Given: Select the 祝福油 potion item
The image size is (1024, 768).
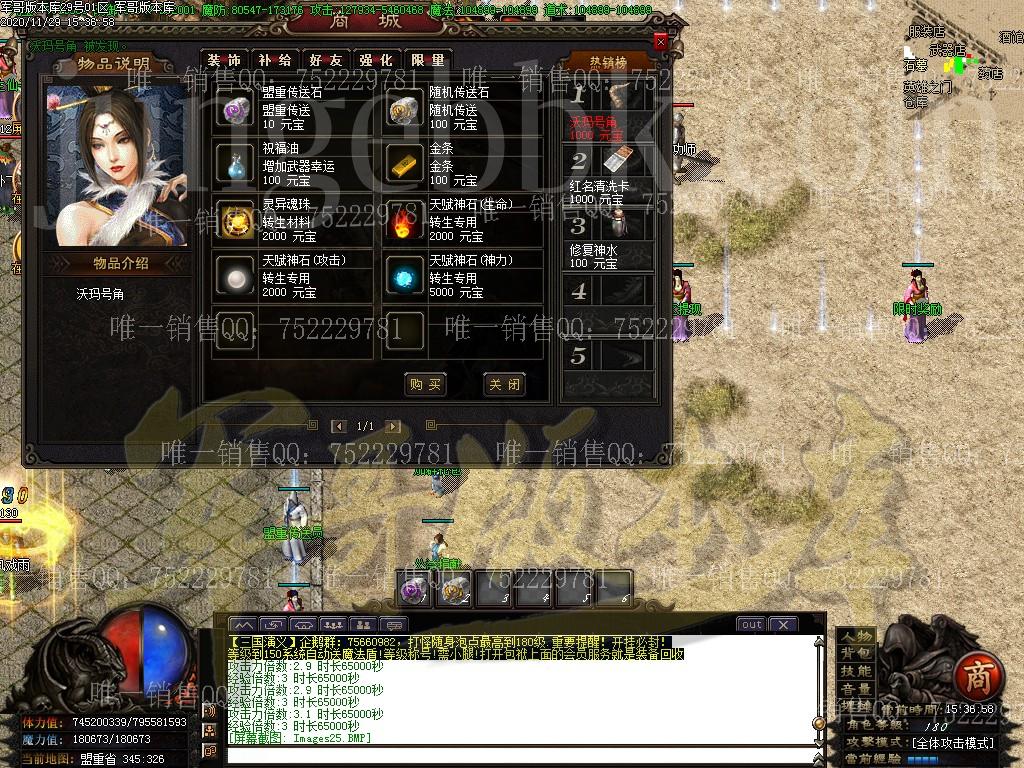Looking at the screenshot, I should pos(237,163).
